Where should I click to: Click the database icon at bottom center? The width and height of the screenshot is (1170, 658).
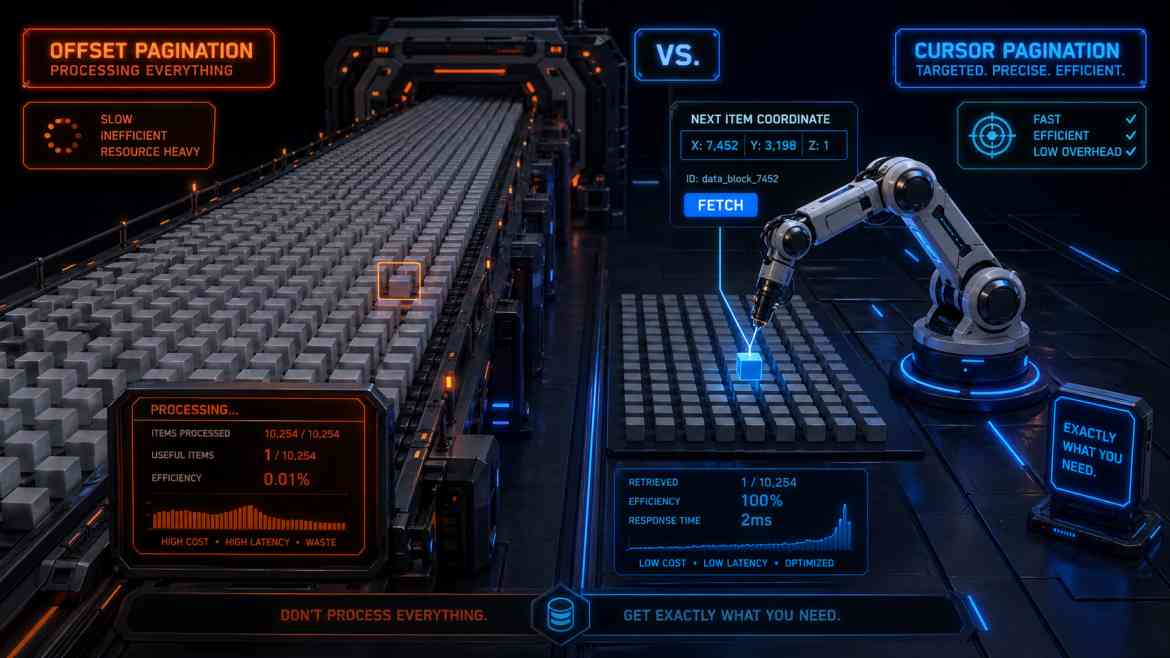558,612
